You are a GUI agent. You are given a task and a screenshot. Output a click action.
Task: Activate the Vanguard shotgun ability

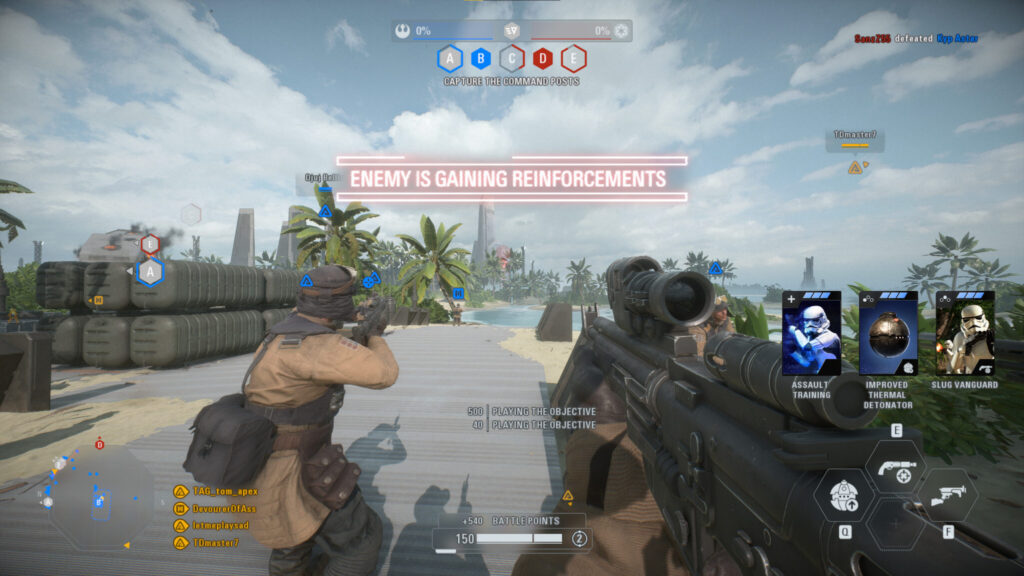tap(946, 496)
